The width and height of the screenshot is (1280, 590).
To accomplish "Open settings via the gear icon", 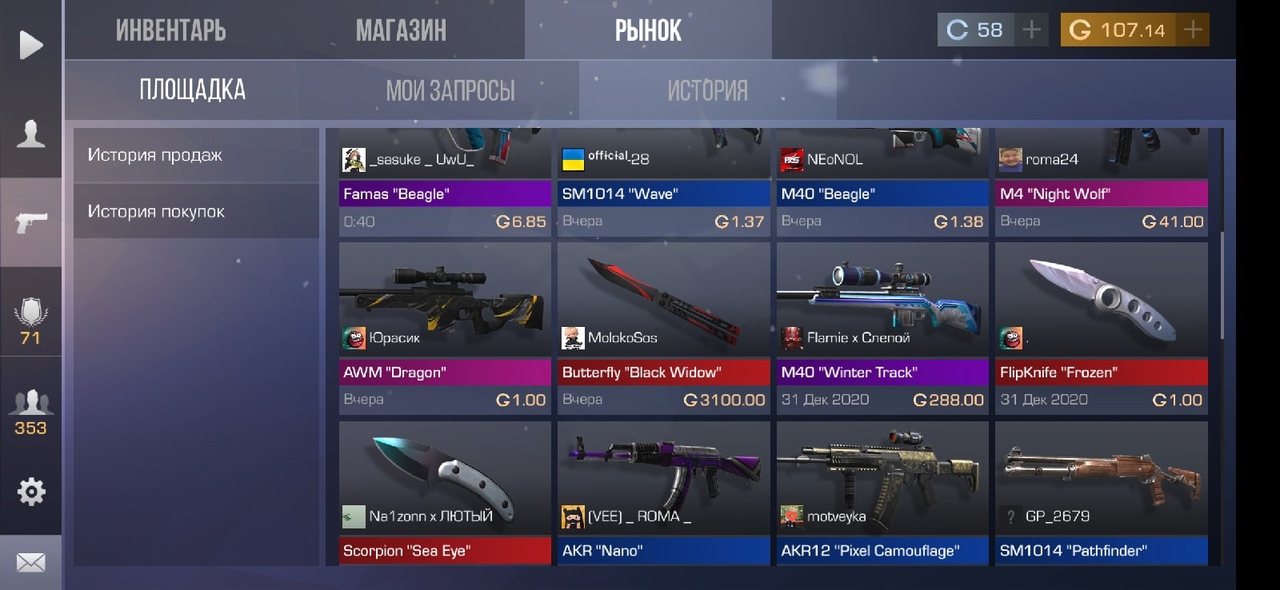I will [x=31, y=491].
